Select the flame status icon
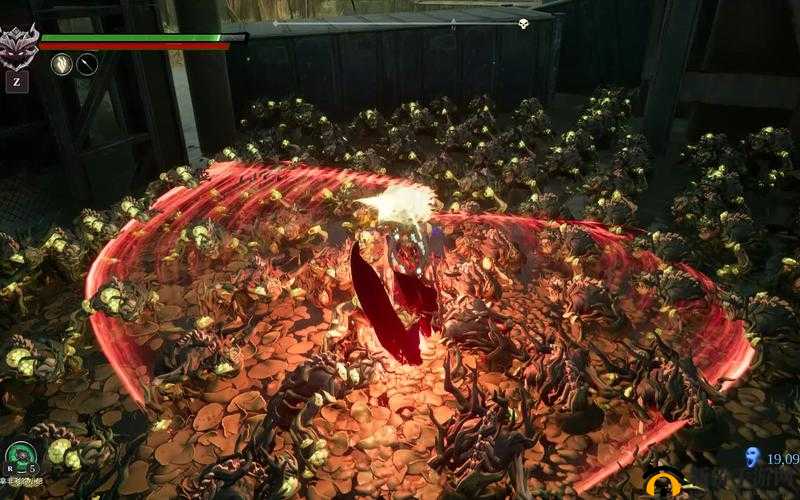 point(62,64)
